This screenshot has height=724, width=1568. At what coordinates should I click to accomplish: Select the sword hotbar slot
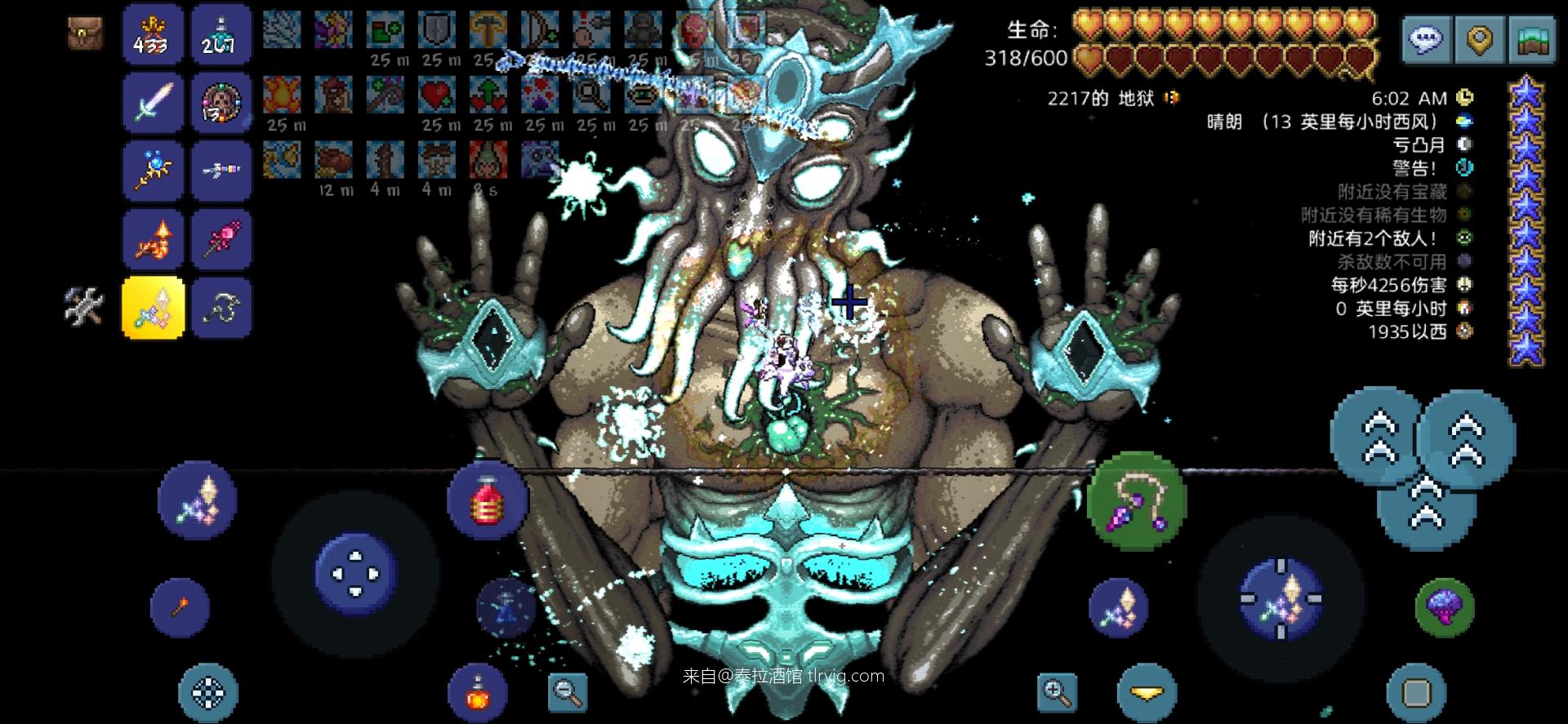(154, 102)
